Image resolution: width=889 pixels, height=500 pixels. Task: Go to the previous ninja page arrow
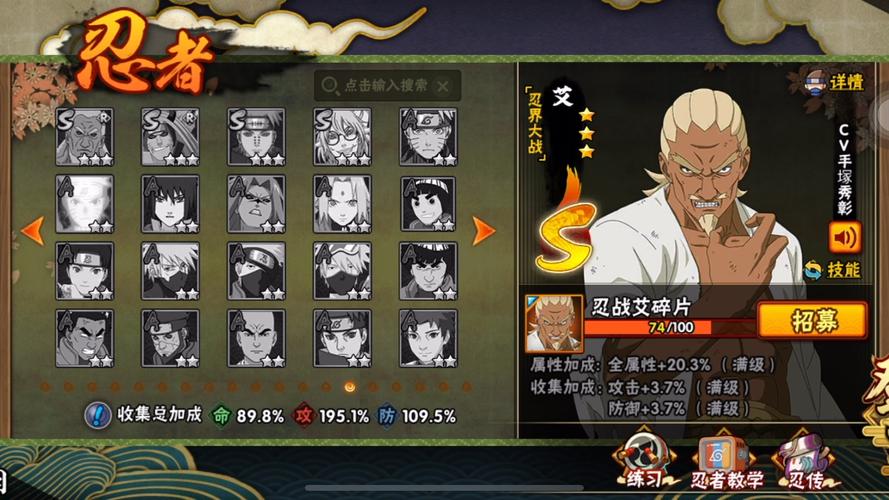coord(32,231)
